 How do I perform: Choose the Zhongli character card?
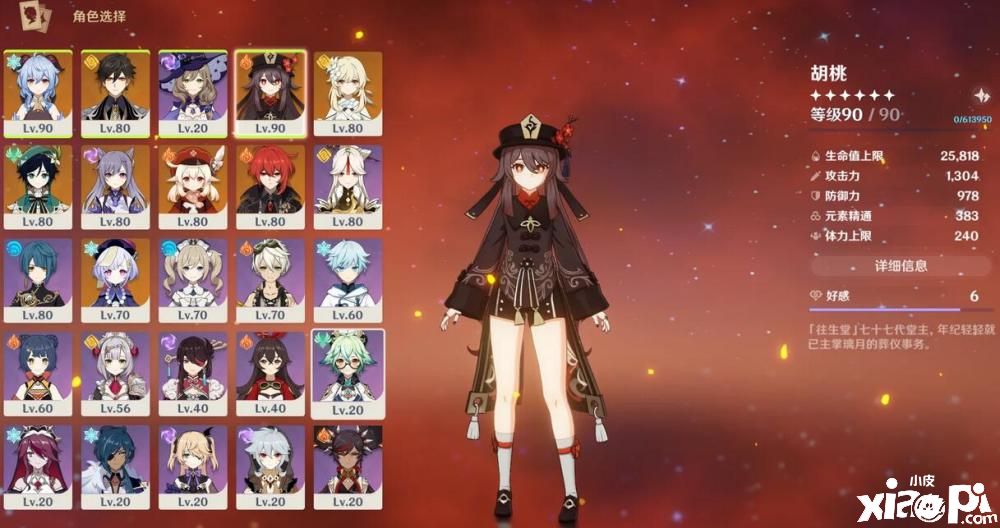click(x=115, y=87)
